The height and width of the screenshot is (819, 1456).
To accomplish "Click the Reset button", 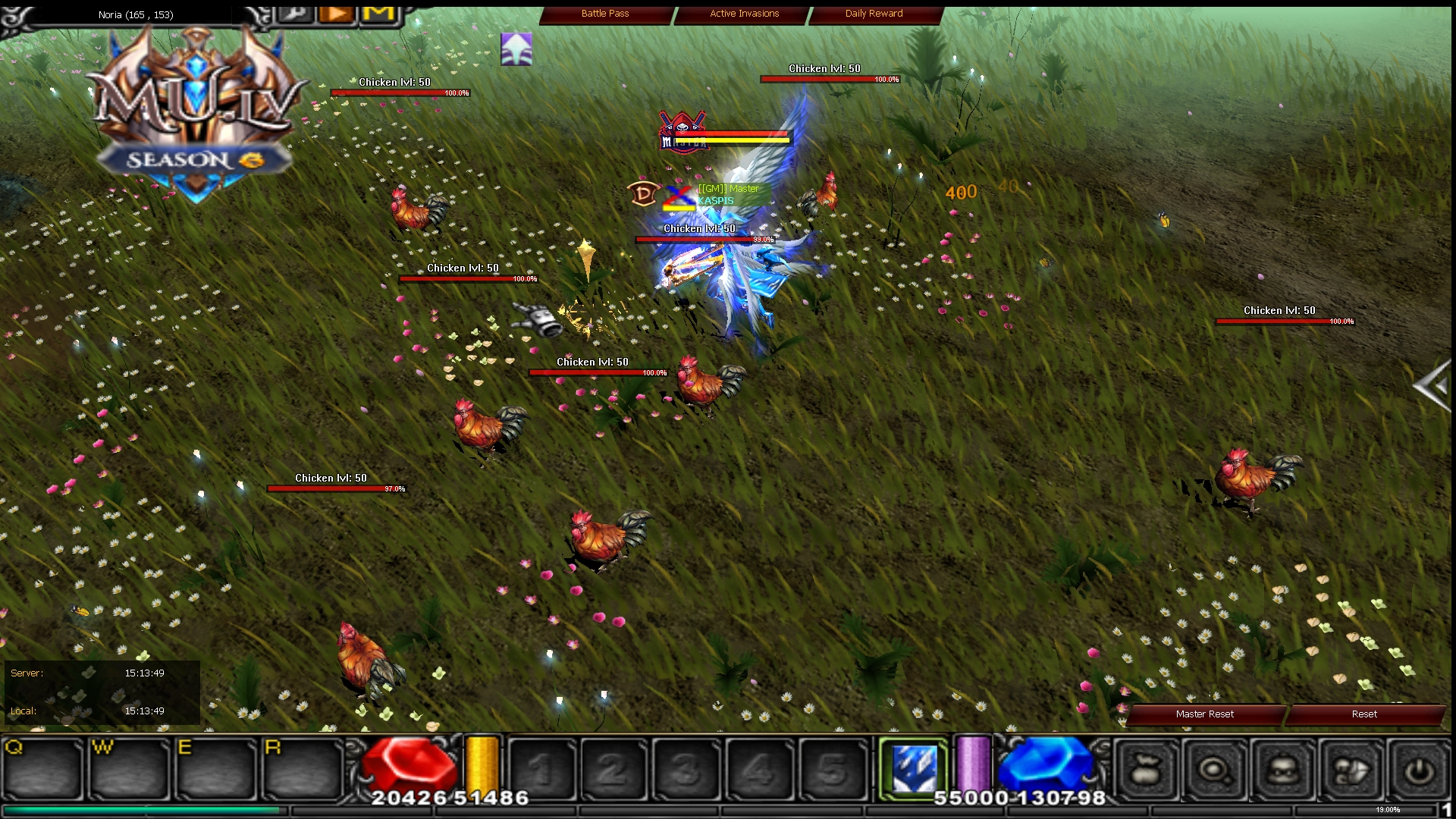I will [x=1363, y=714].
